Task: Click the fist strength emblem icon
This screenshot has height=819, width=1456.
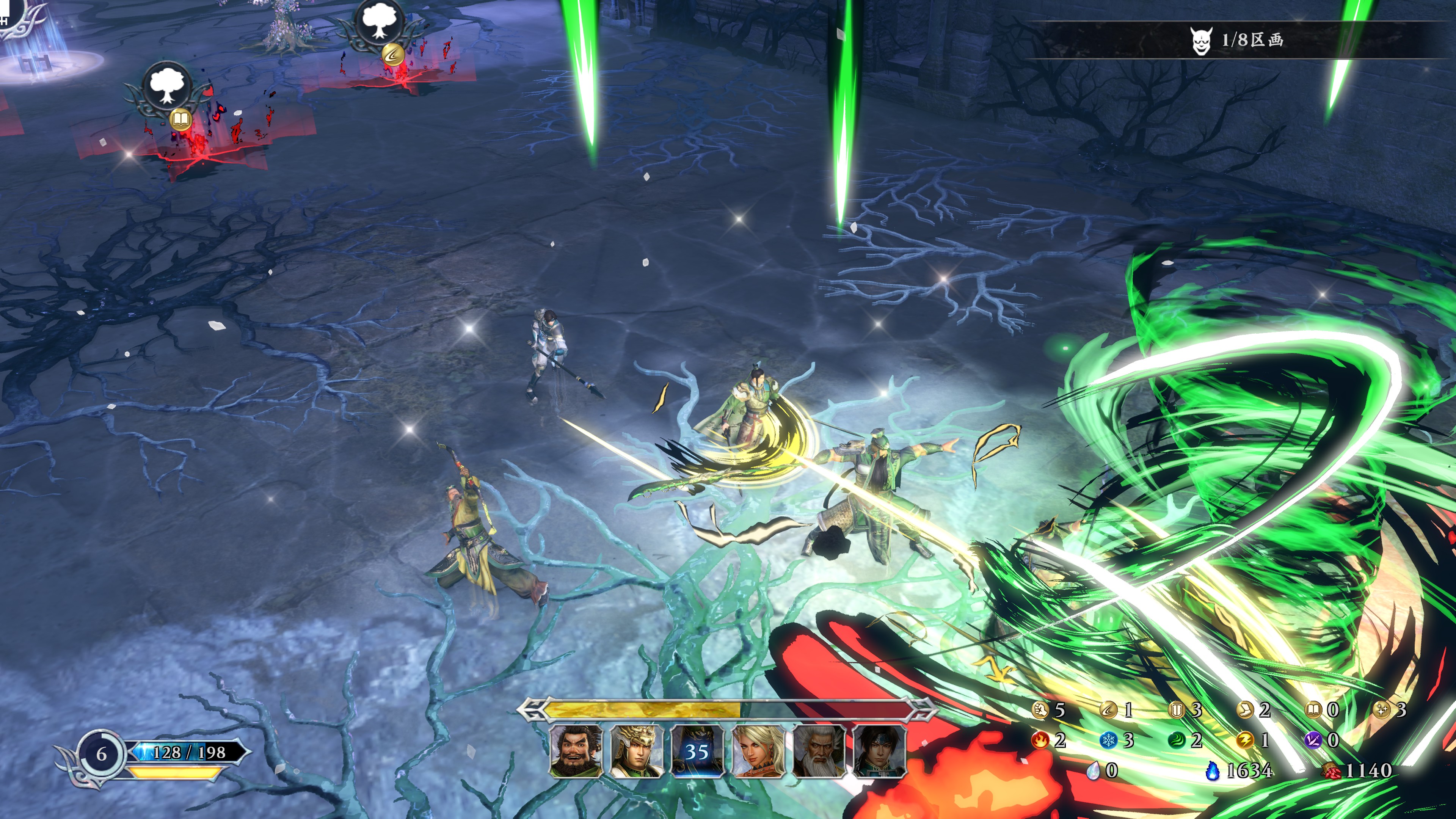Action: coord(1039,710)
